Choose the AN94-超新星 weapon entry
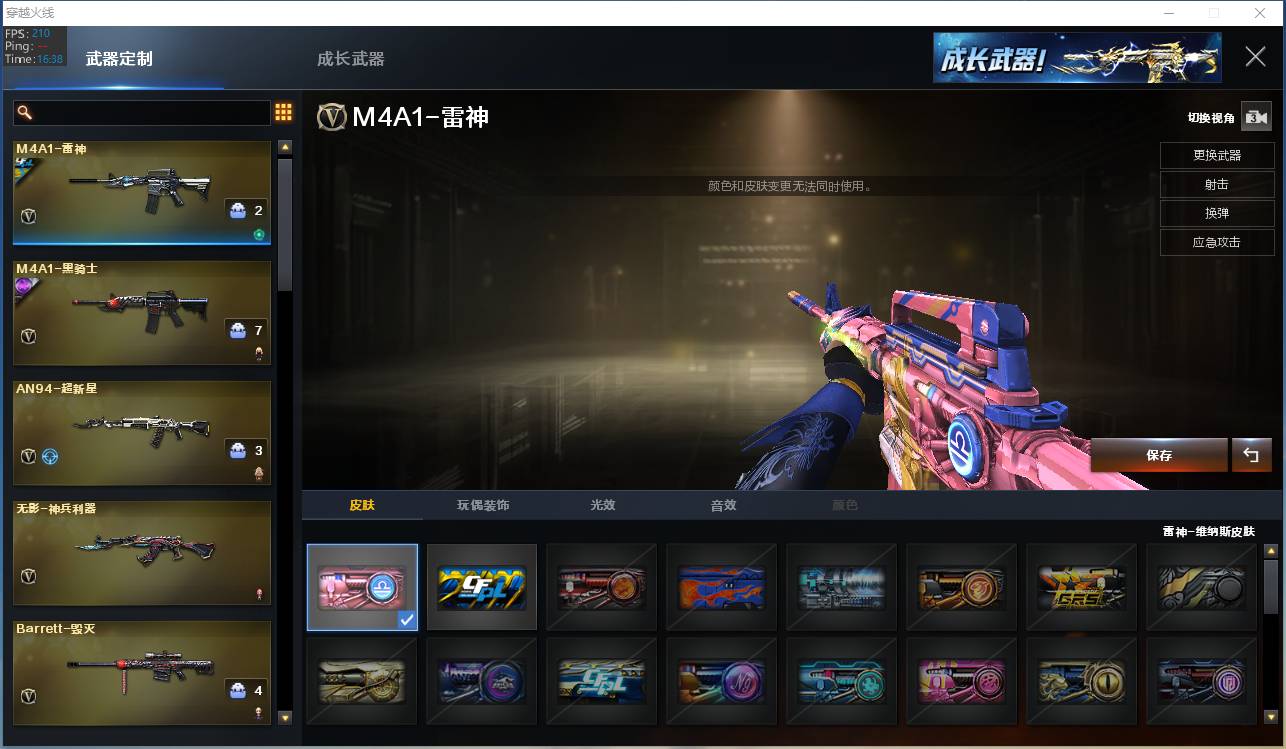Viewport: 1286px width, 749px height. point(142,433)
